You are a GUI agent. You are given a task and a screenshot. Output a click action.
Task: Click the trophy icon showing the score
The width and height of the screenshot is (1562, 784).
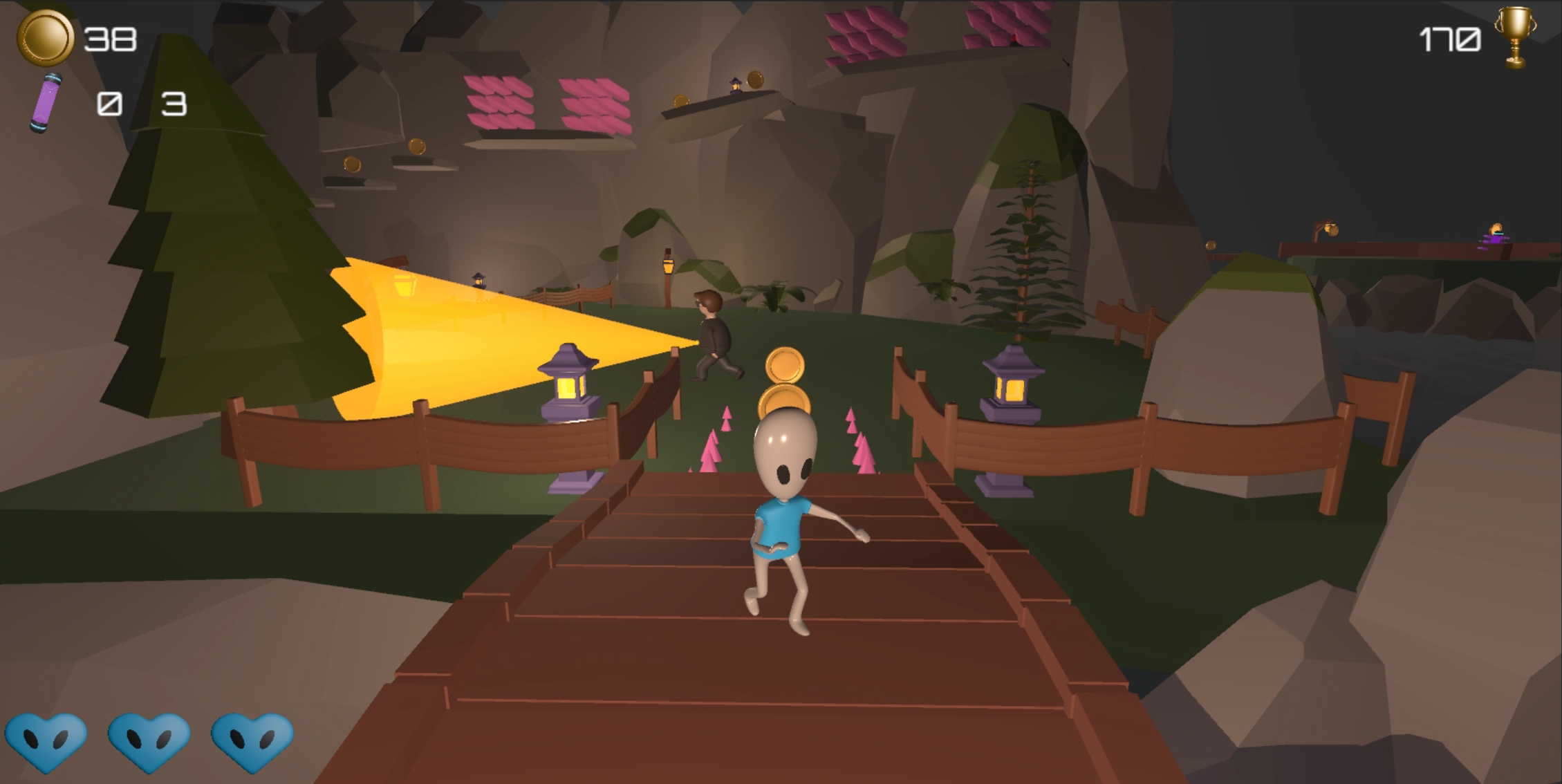[1514, 38]
